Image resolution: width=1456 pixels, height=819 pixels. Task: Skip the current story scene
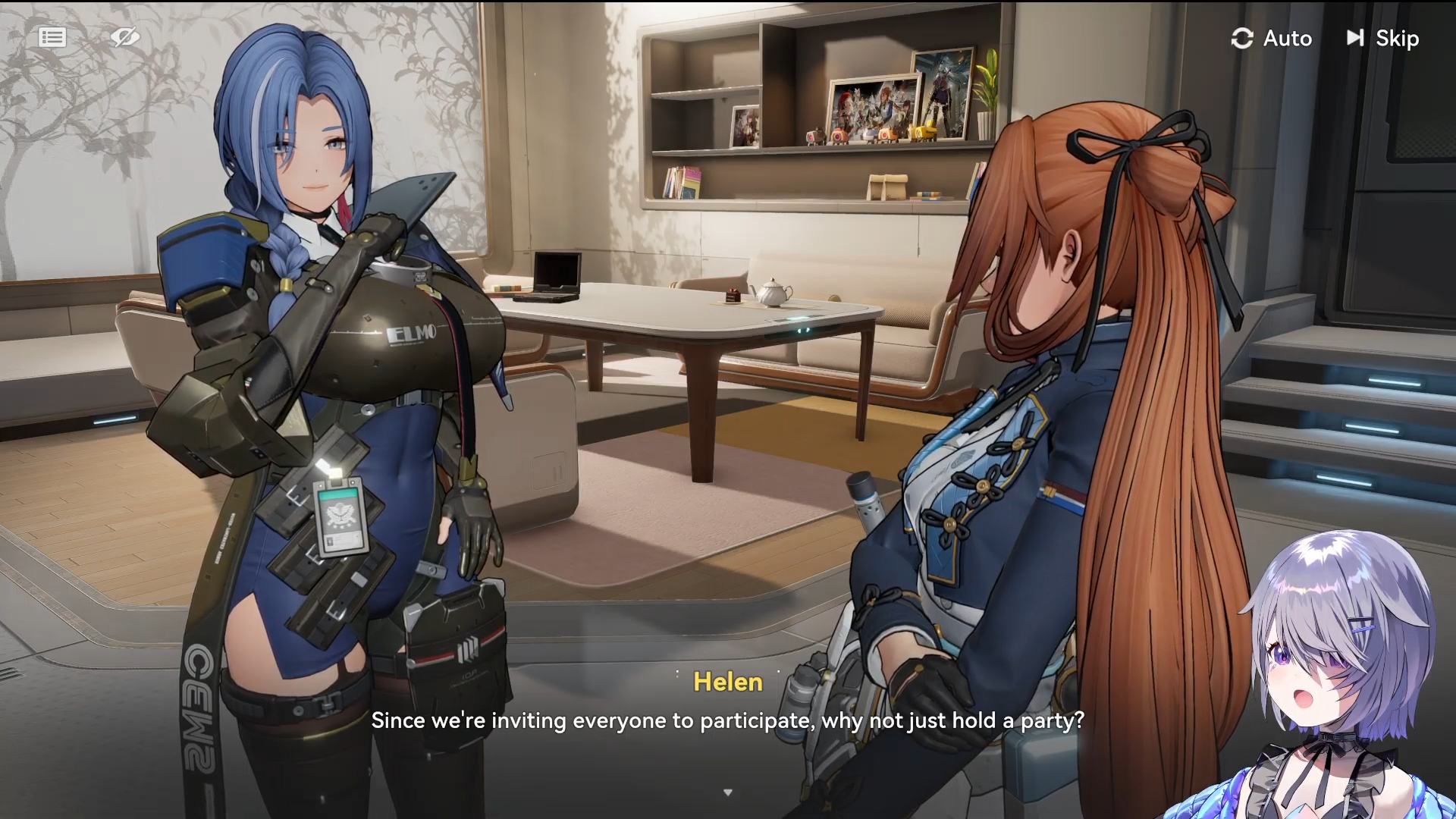point(1382,38)
